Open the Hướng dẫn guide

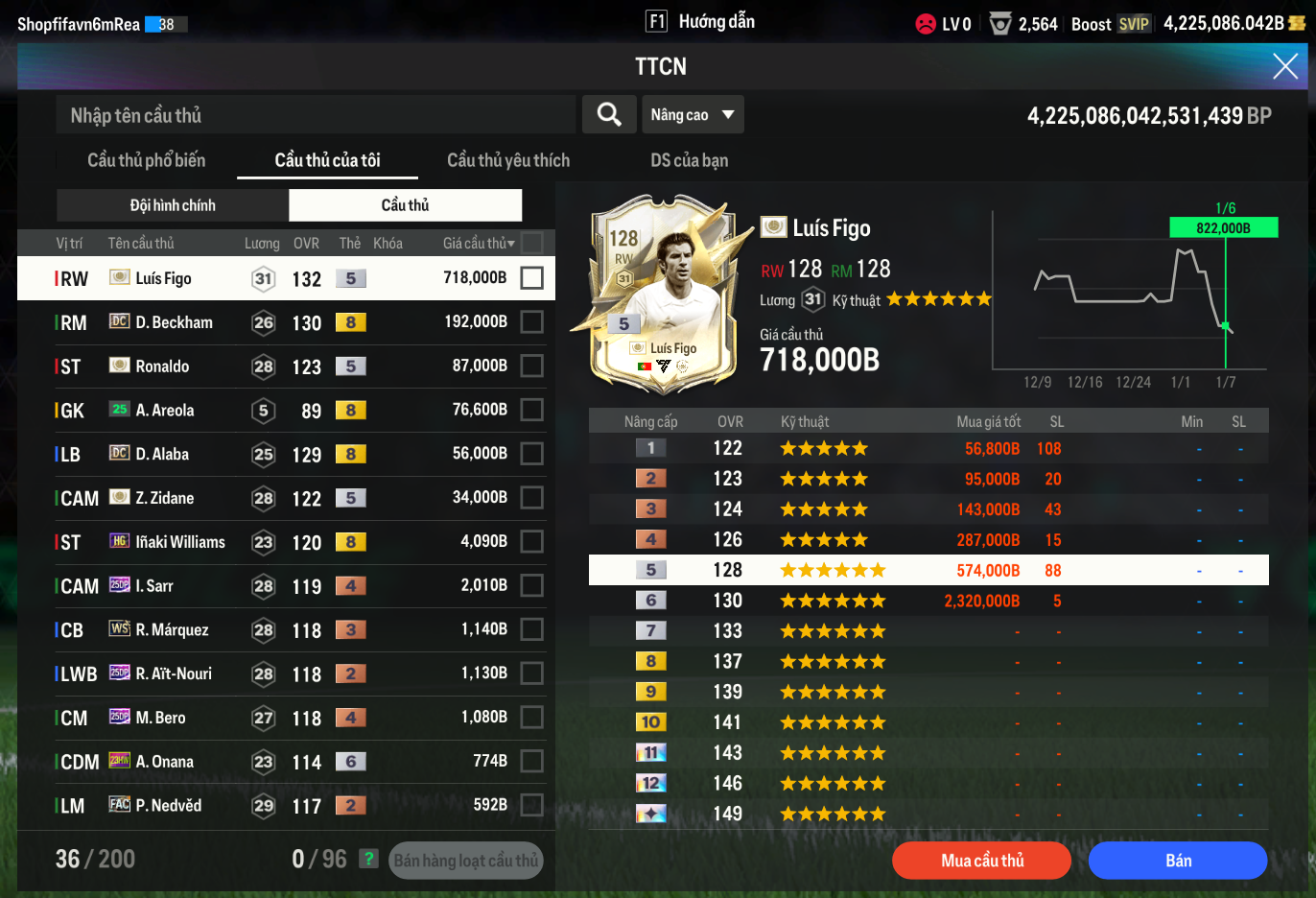point(701,22)
